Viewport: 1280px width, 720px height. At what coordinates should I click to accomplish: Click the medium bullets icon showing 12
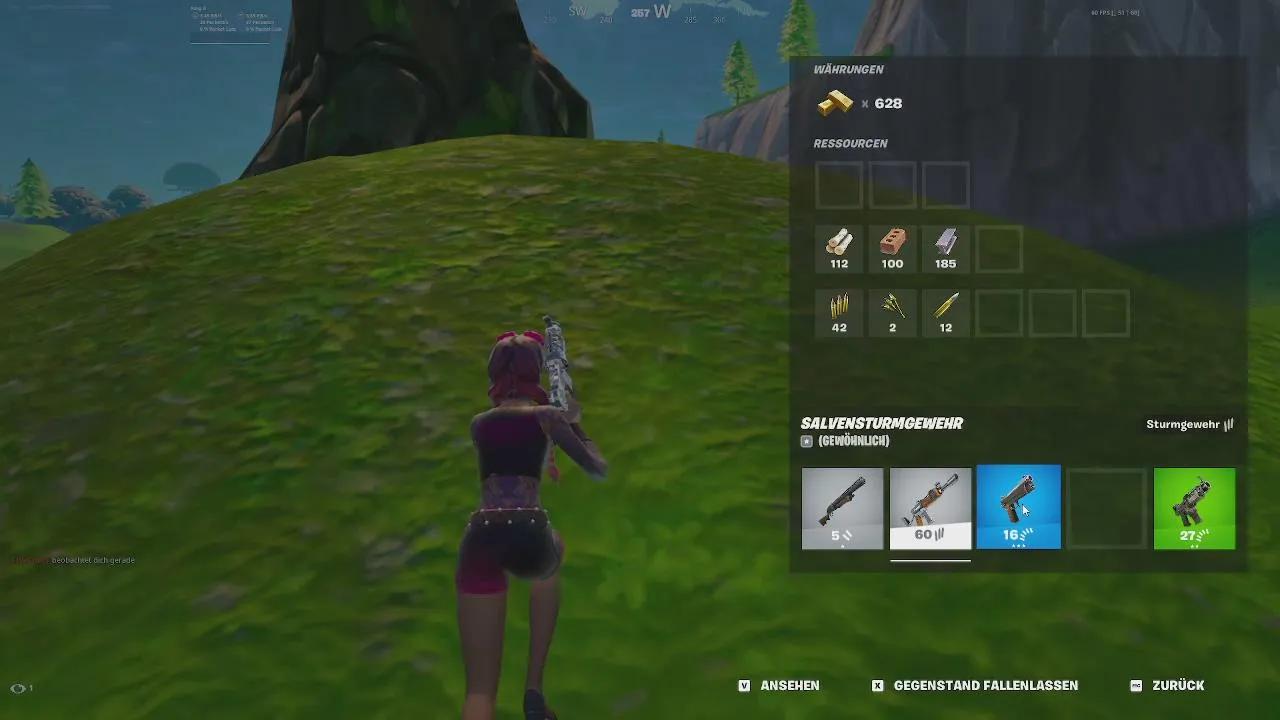pos(945,312)
